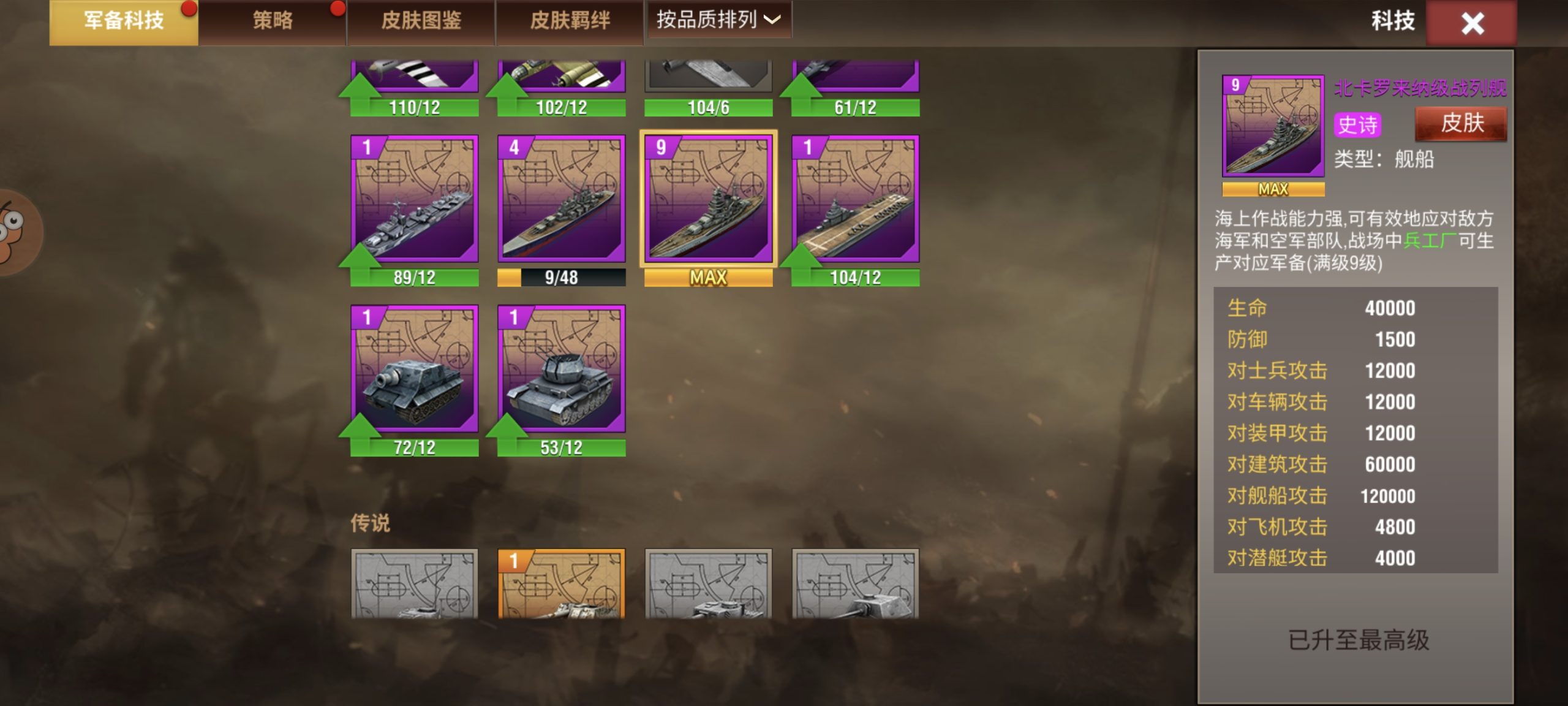Expand the 按品质排列 sorting dropdown
Viewport: 1568px width, 706px height.
pyautogui.click(x=718, y=20)
